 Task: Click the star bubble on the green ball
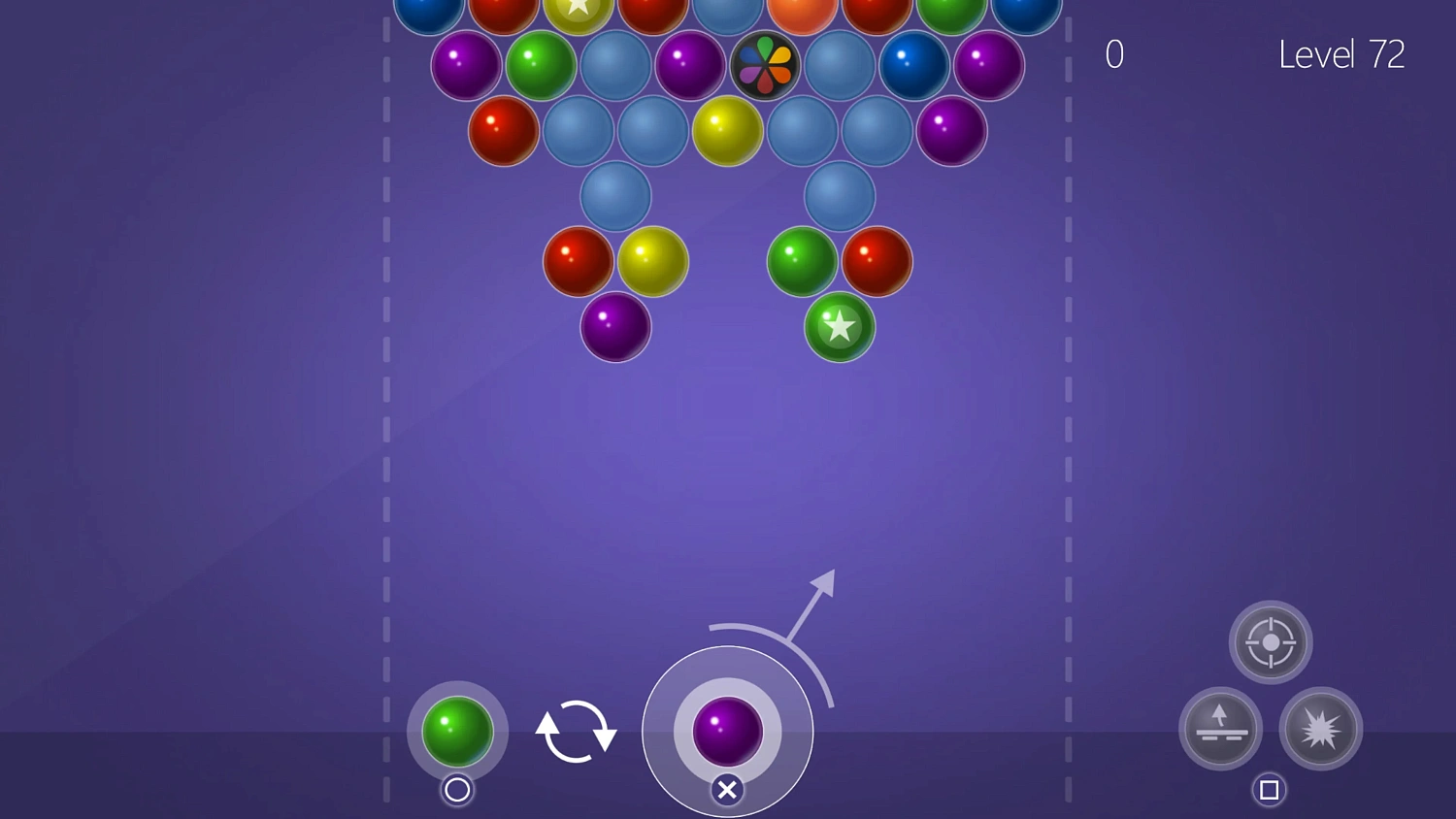839,328
